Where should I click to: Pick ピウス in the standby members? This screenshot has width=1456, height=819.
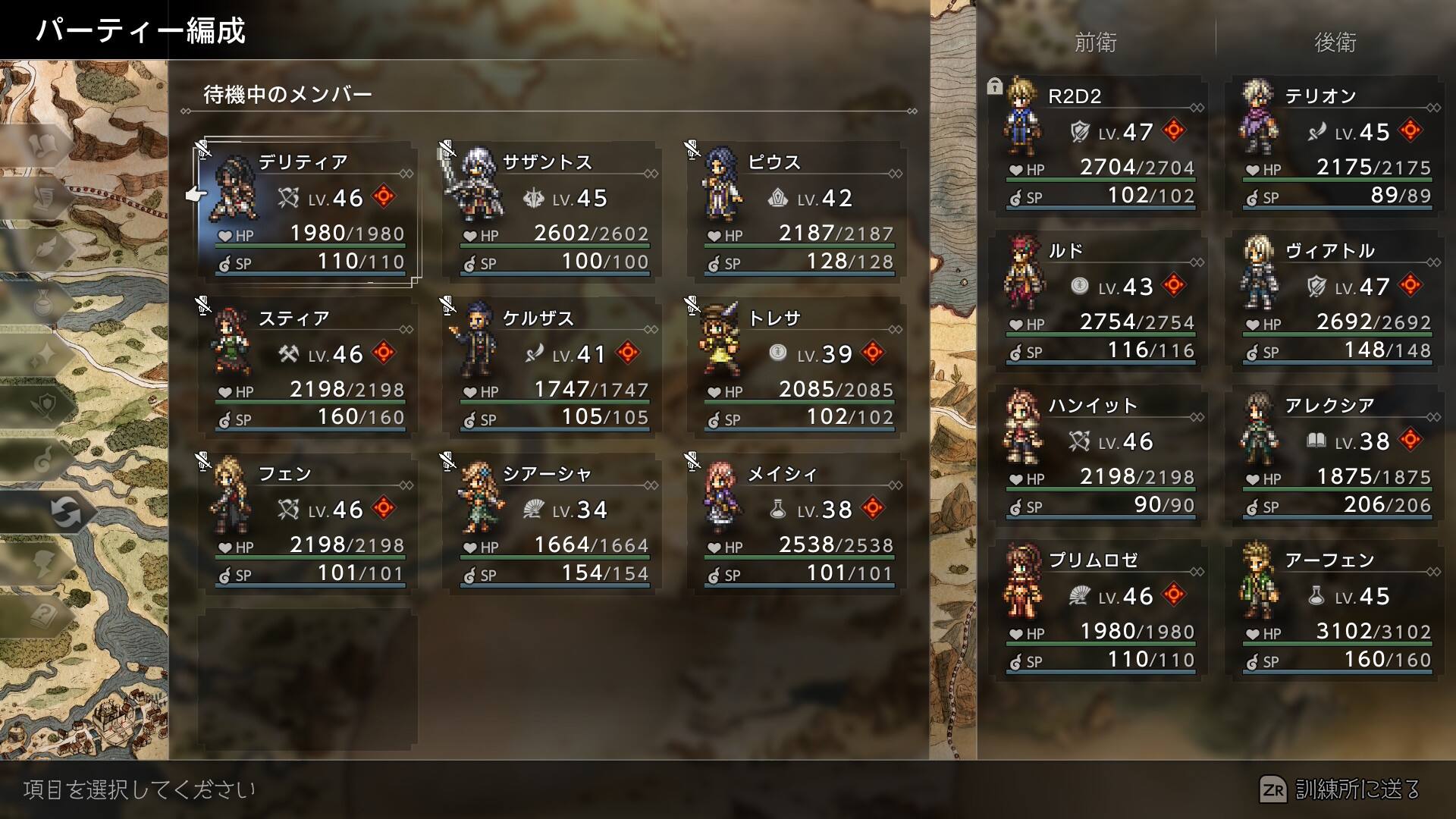point(796,211)
